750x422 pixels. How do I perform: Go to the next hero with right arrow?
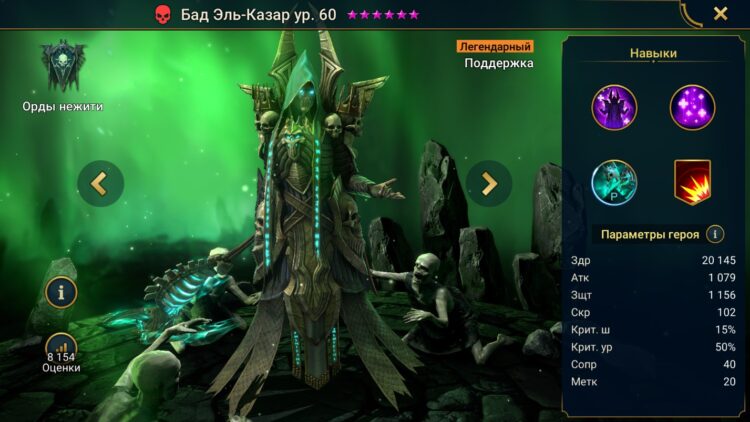coord(489,183)
